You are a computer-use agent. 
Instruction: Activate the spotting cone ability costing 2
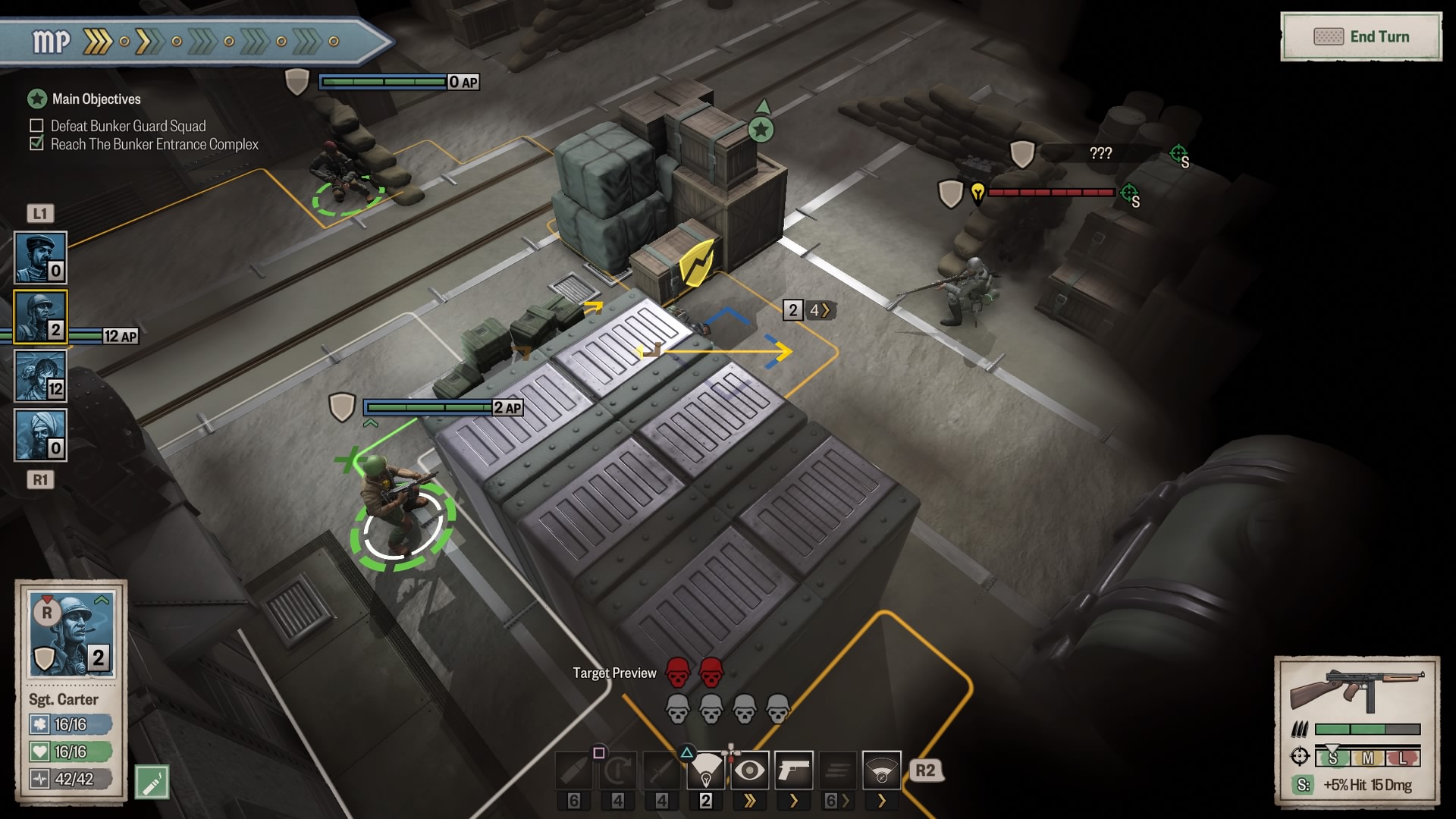click(706, 771)
